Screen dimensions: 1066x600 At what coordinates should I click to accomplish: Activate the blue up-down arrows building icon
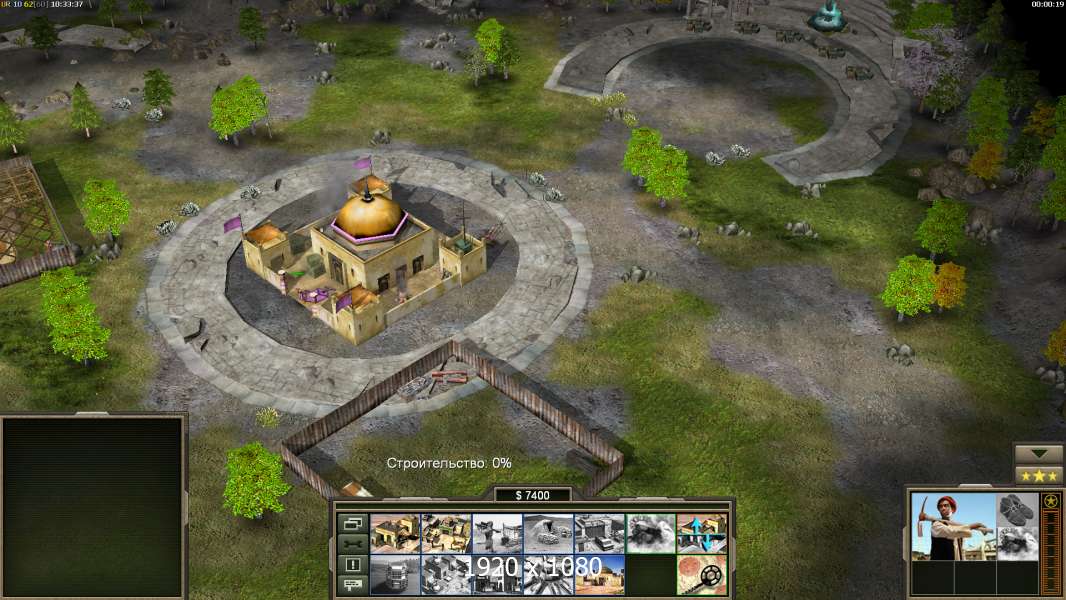pyautogui.click(x=701, y=533)
